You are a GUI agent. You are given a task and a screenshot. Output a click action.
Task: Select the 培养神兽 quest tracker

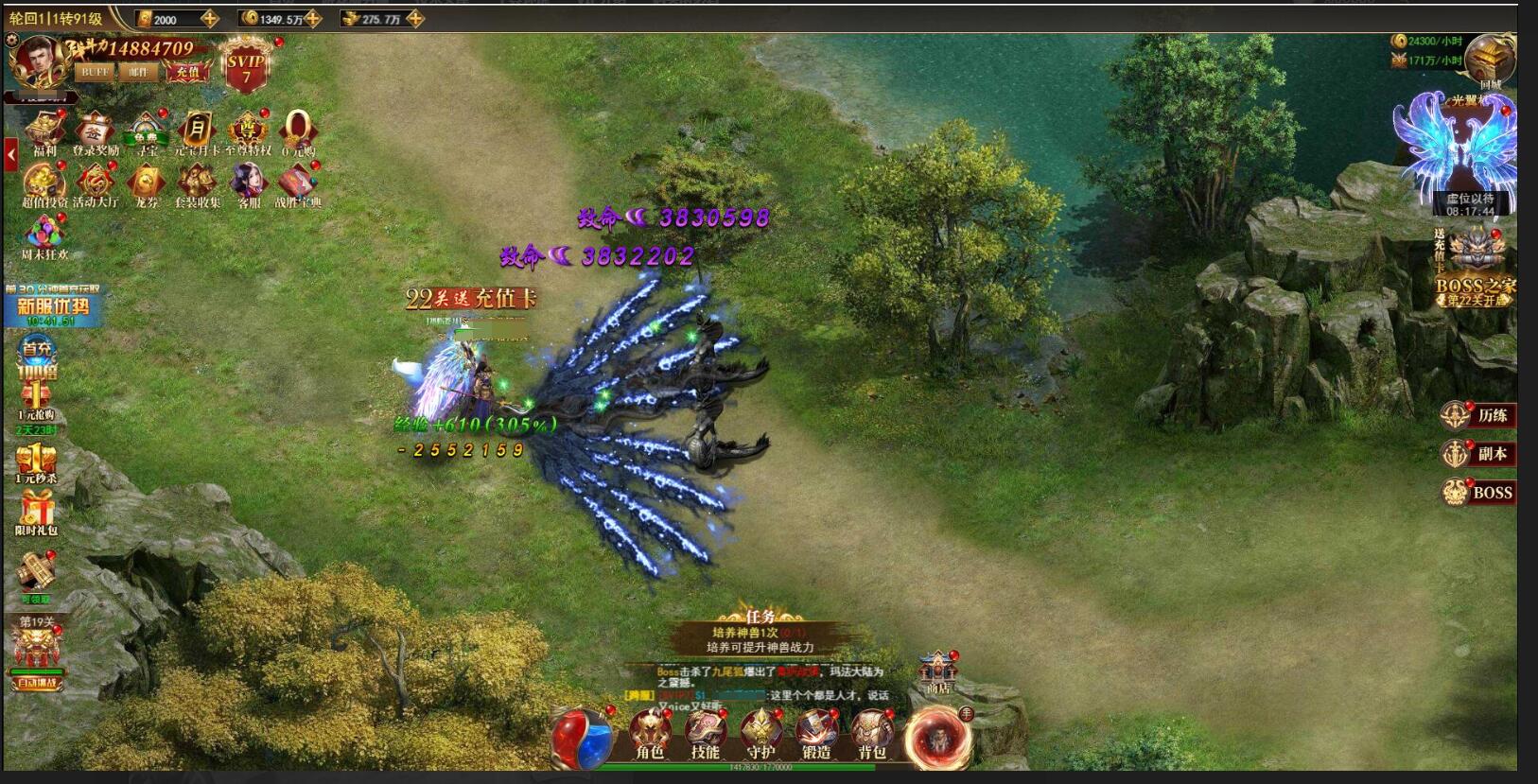[760, 639]
